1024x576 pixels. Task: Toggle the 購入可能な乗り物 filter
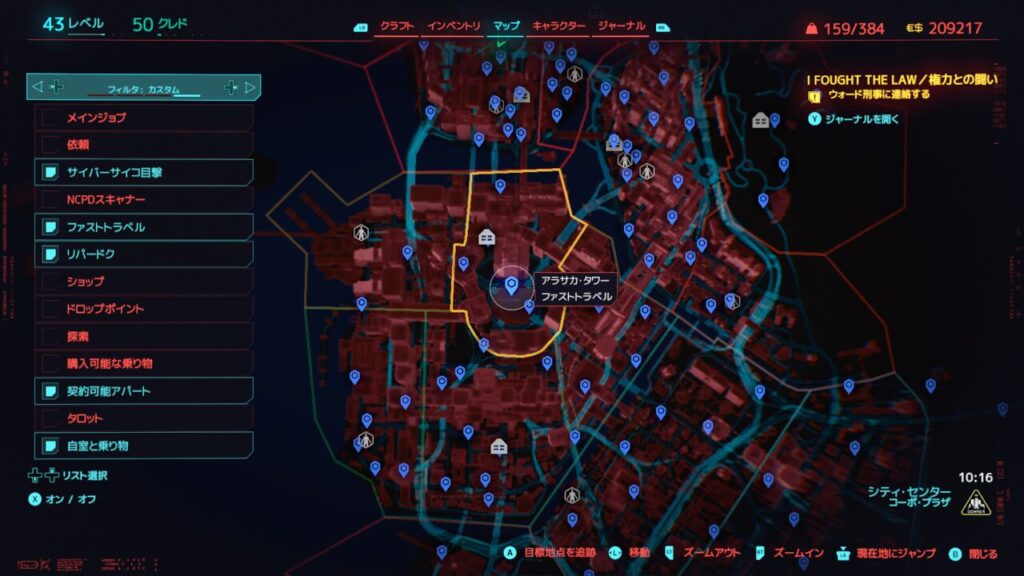click(x=145, y=363)
